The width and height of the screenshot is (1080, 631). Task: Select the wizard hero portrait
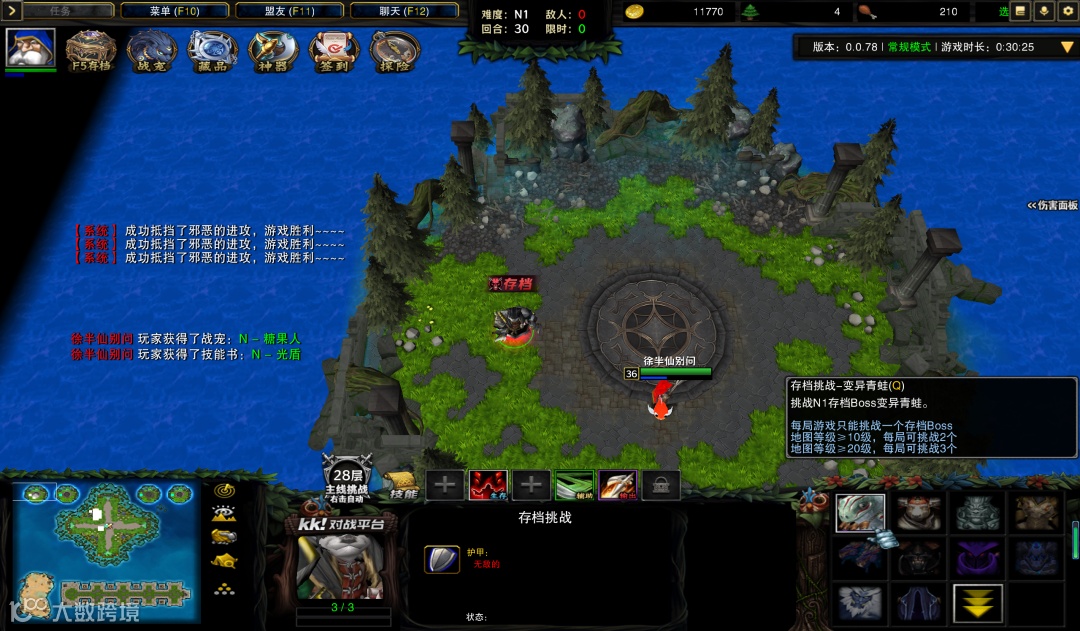click(30, 48)
